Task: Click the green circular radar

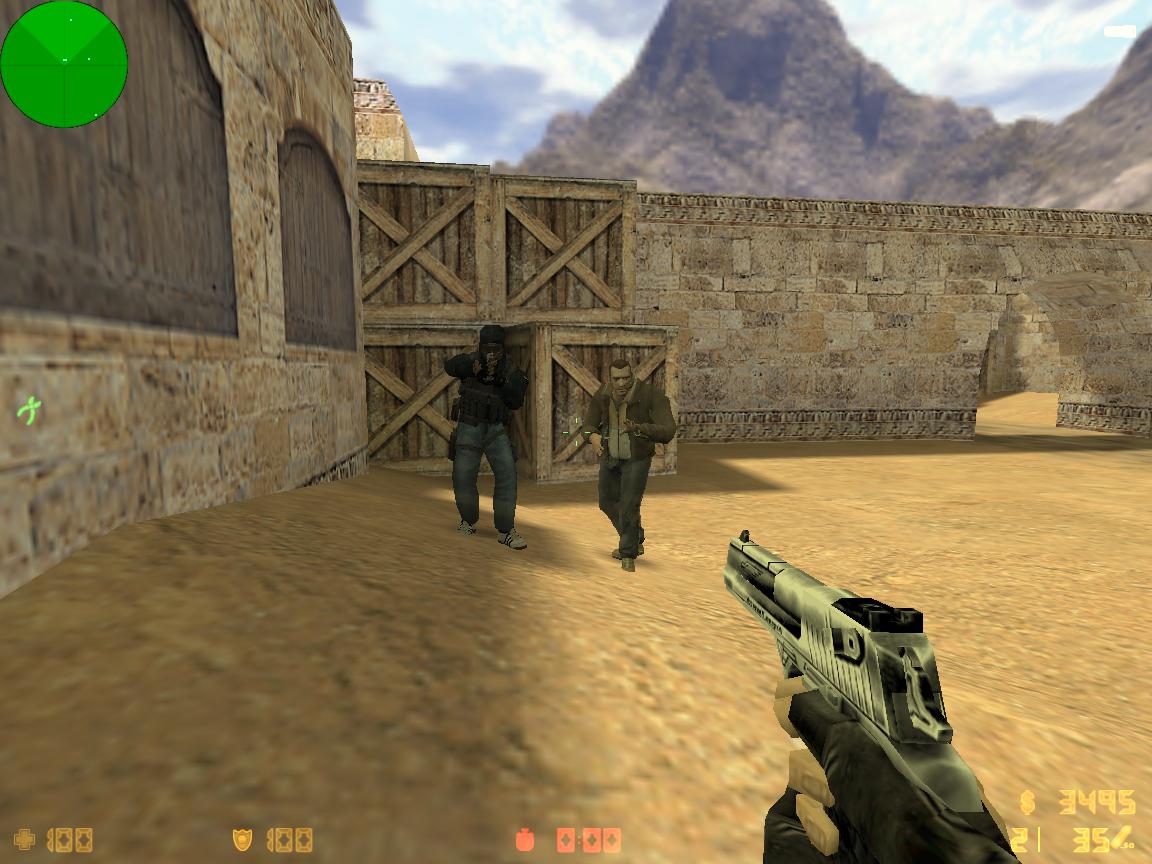Action: 64,64
